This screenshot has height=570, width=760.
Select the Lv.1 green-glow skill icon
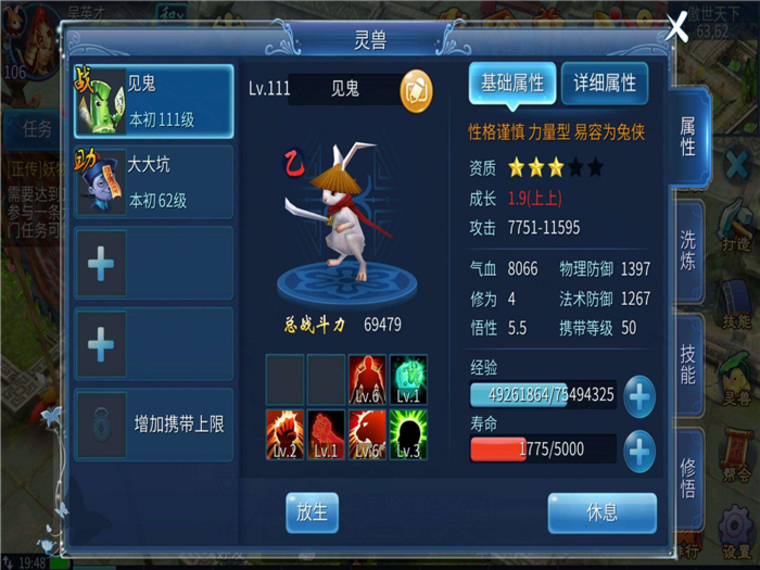coord(408,379)
